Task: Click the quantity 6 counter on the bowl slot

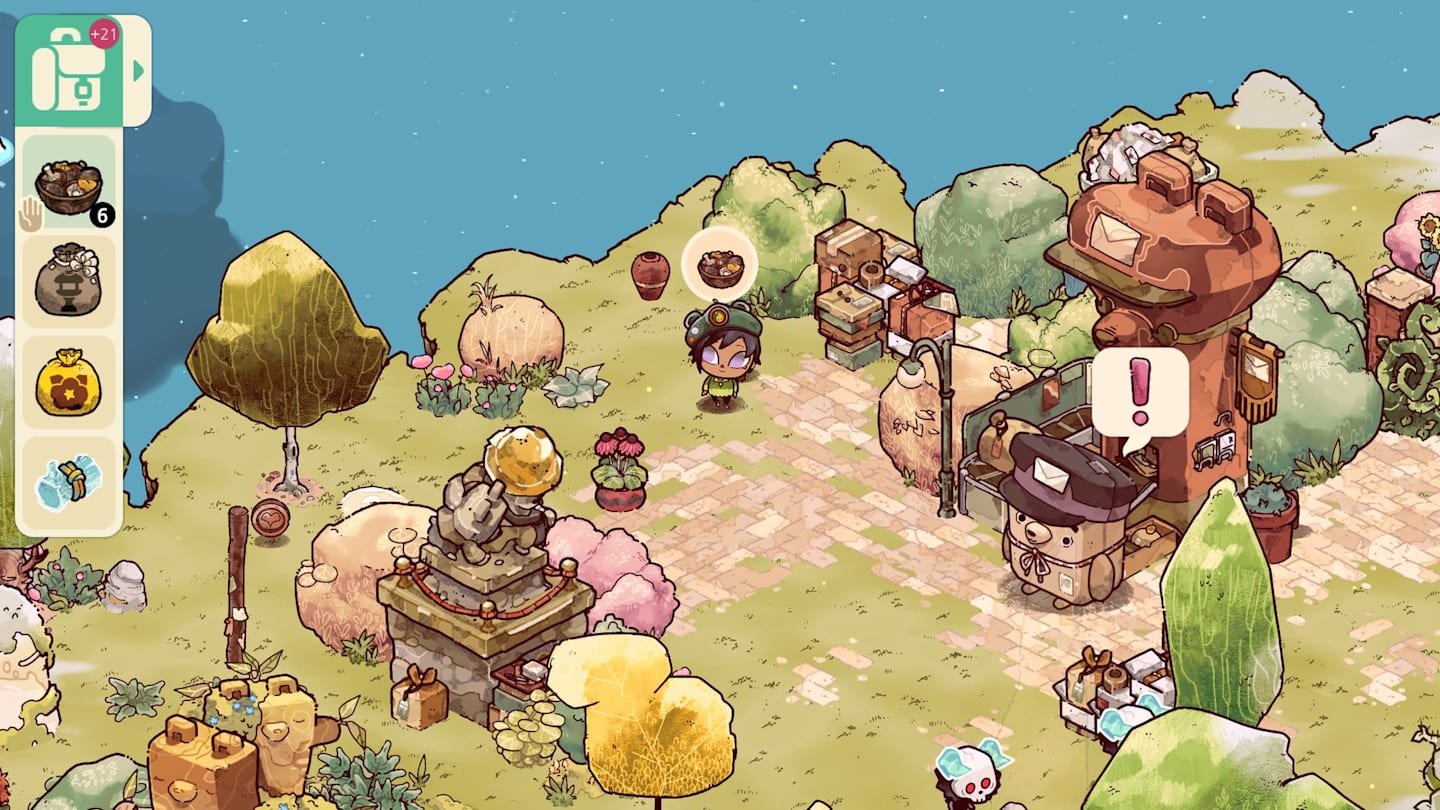Action: [x=103, y=213]
